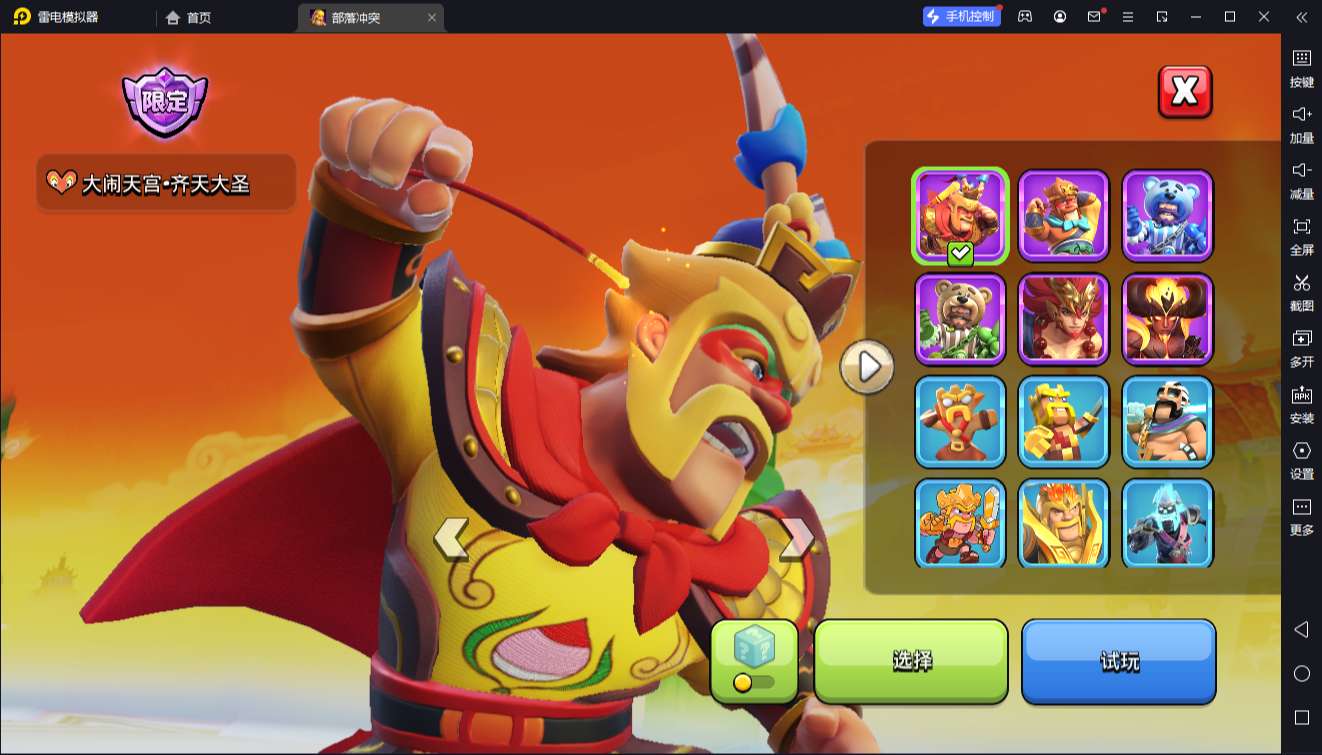The width and height of the screenshot is (1322, 755).
Task: Take a screenshot with the 截图 tool
Action: pyautogui.click(x=1301, y=291)
